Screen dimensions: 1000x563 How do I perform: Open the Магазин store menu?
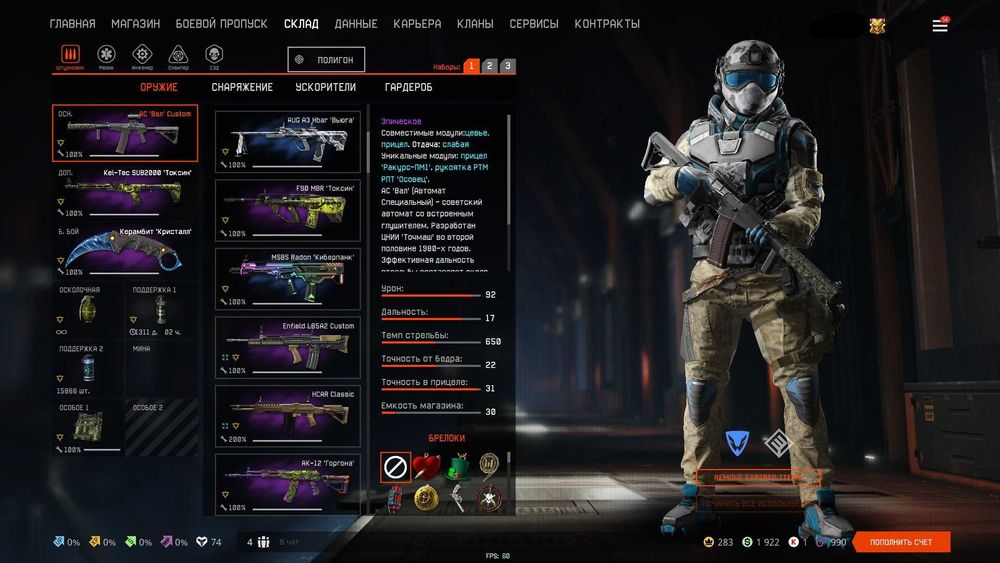pyautogui.click(x=135, y=24)
